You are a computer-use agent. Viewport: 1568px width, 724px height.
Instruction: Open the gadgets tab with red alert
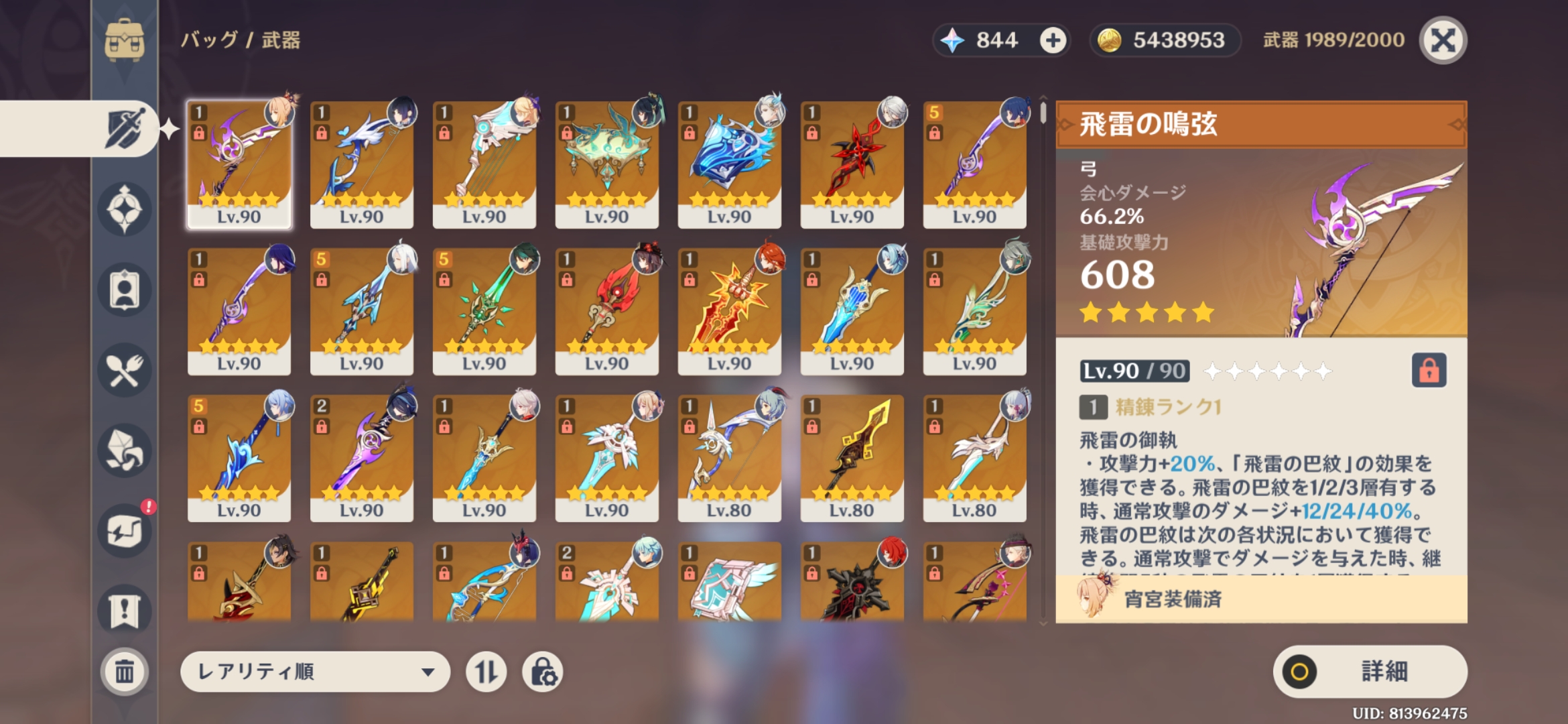coord(125,531)
